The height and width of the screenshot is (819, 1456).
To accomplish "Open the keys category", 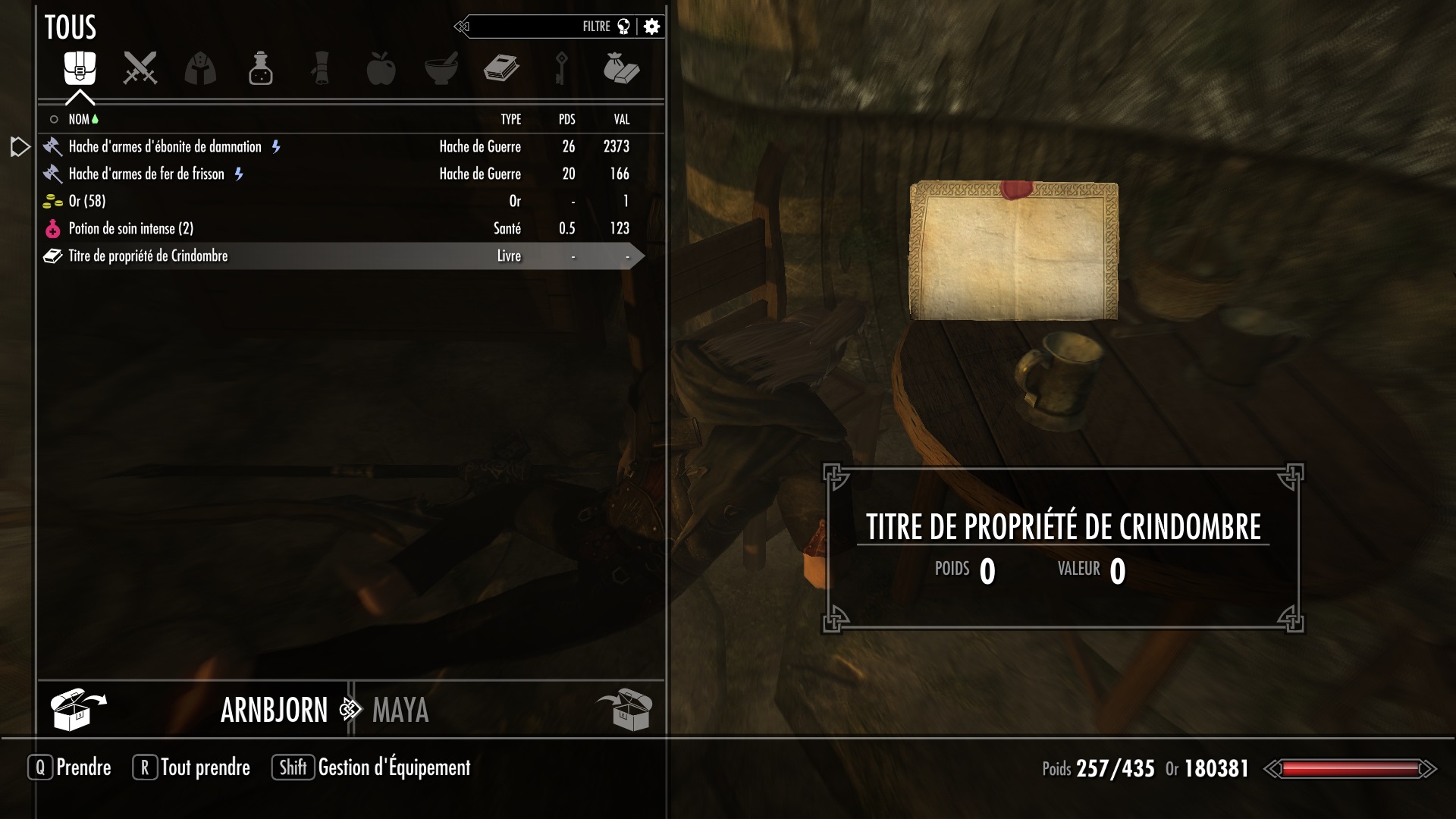I will point(561,69).
